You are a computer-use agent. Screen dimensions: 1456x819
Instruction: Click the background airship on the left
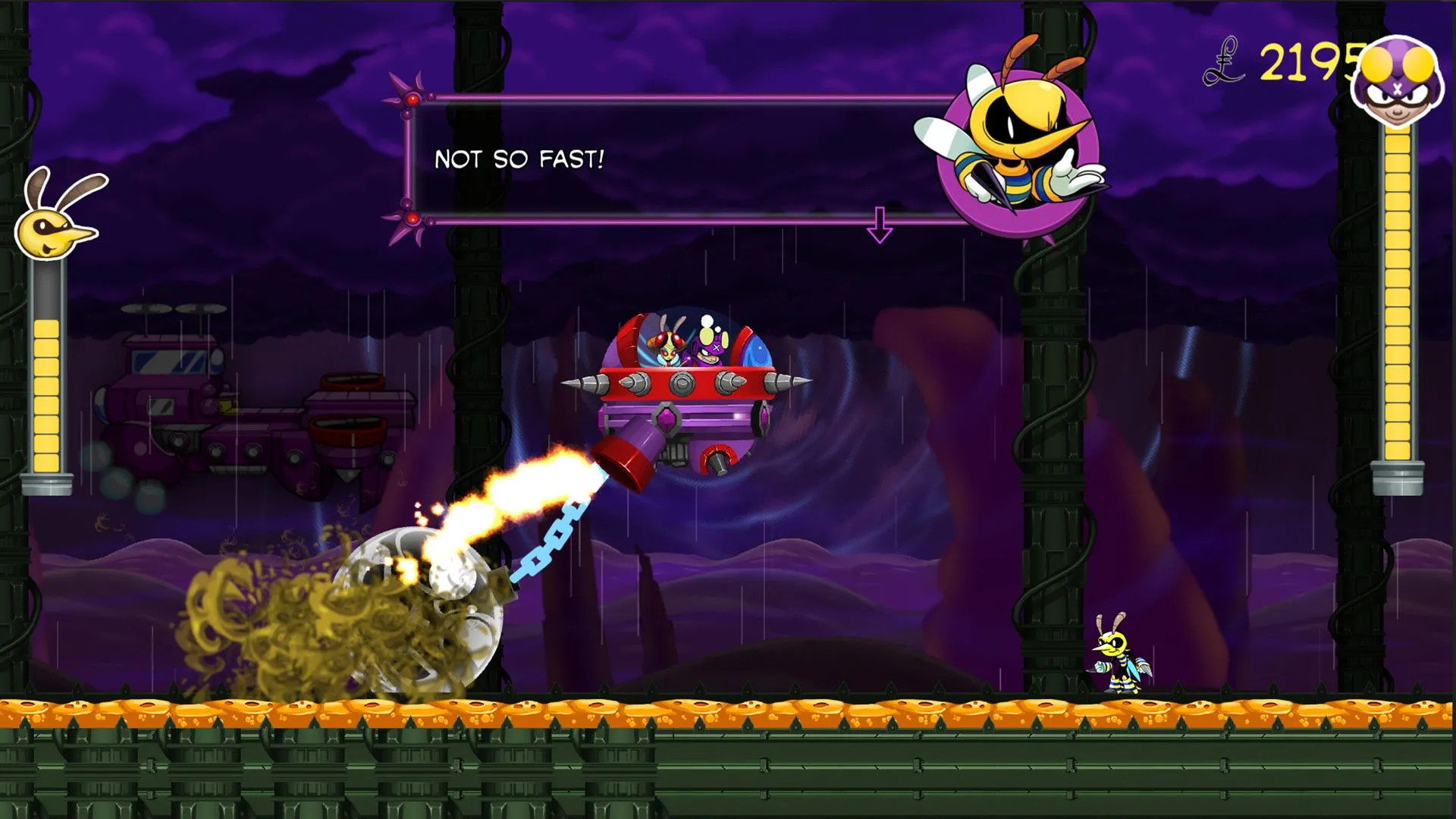point(227,409)
